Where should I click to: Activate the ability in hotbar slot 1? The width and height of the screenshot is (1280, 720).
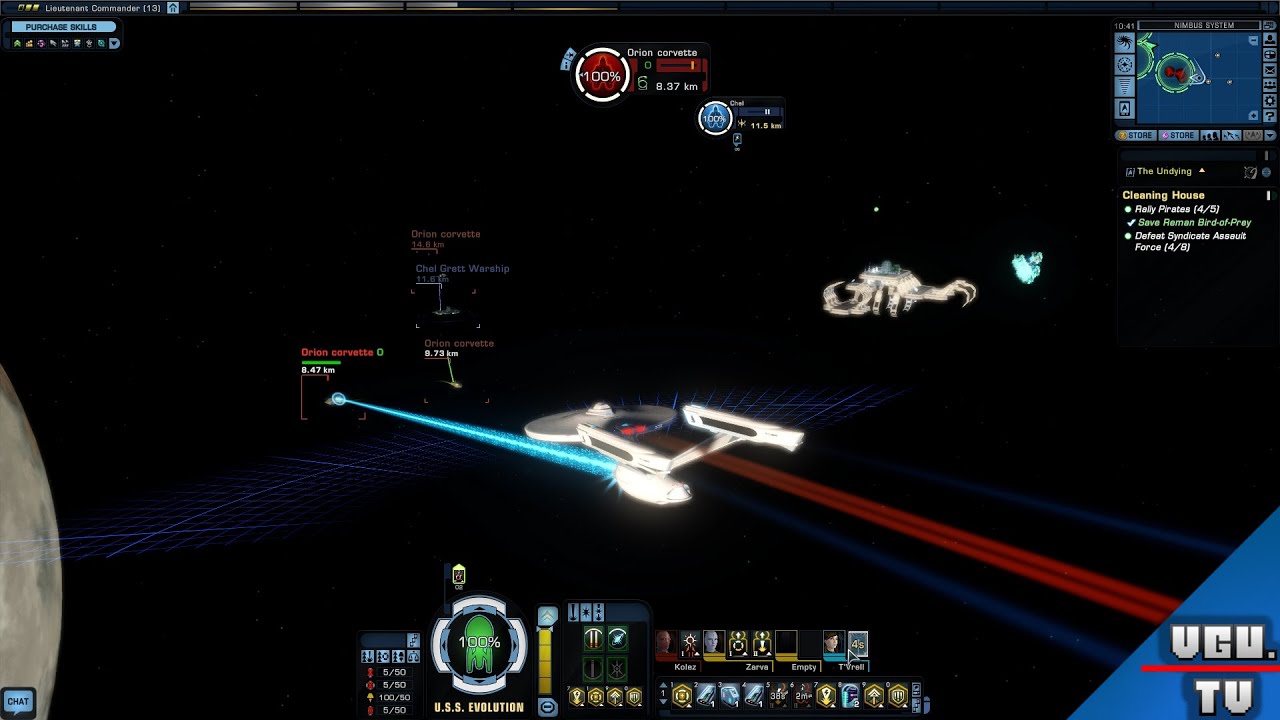(682, 695)
